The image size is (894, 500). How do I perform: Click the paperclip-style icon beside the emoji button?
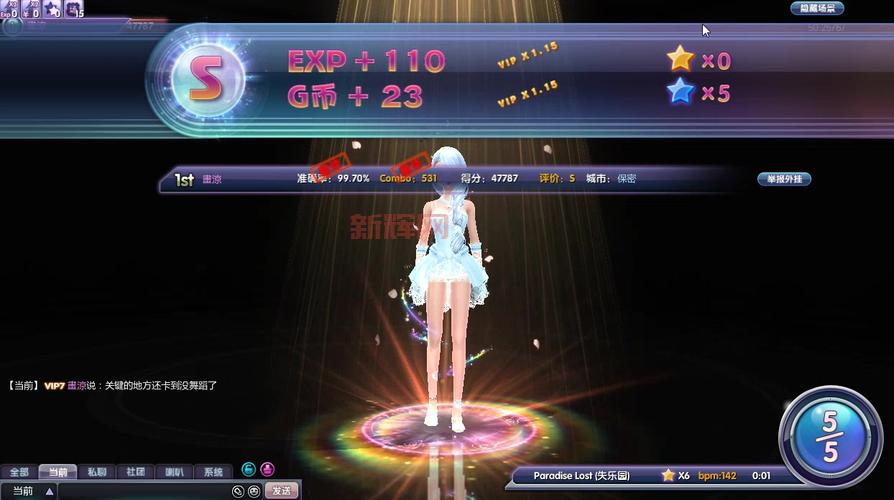click(238, 491)
